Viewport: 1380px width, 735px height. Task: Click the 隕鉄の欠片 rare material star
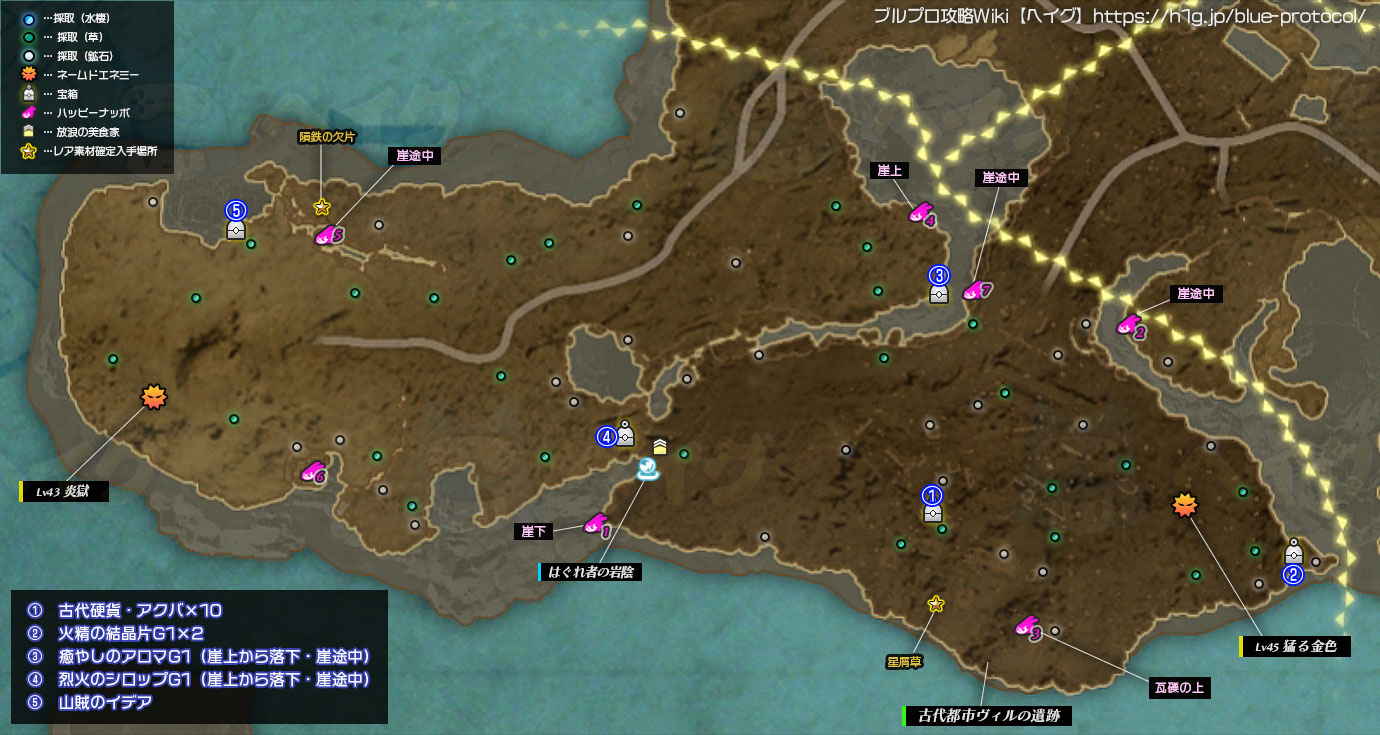click(x=321, y=207)
